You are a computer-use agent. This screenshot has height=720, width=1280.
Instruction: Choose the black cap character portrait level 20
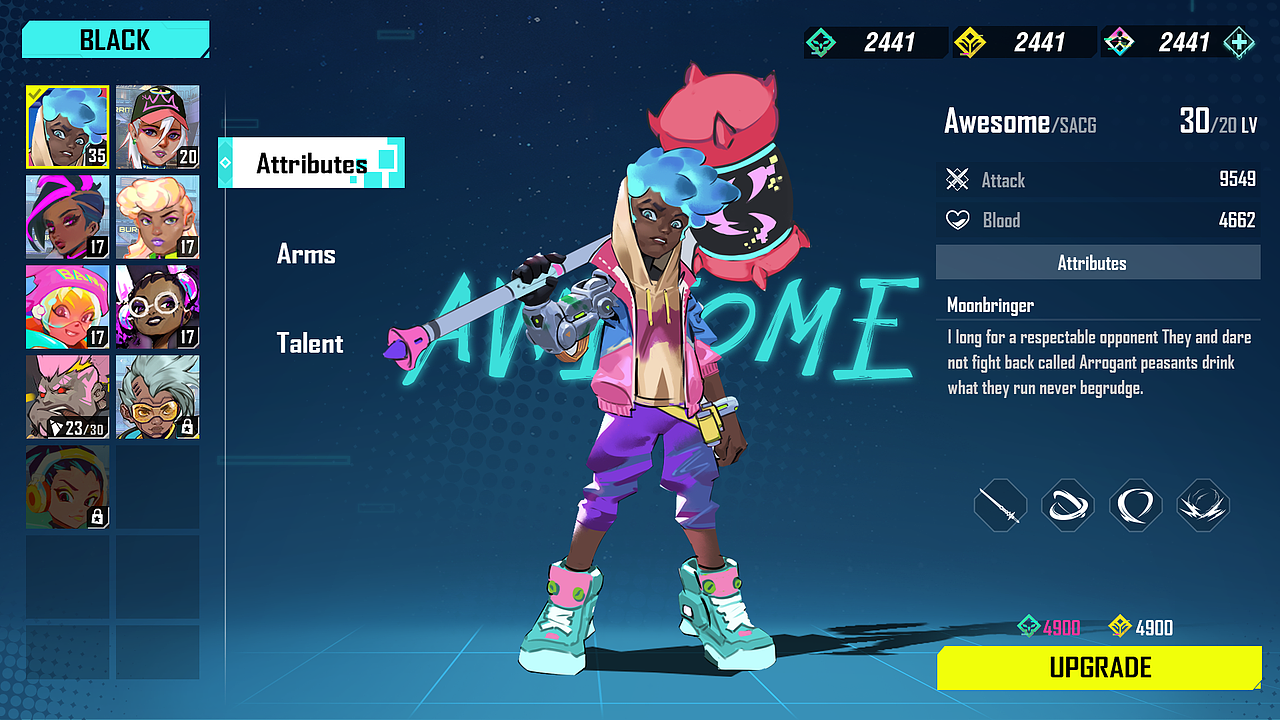(157, 127)
